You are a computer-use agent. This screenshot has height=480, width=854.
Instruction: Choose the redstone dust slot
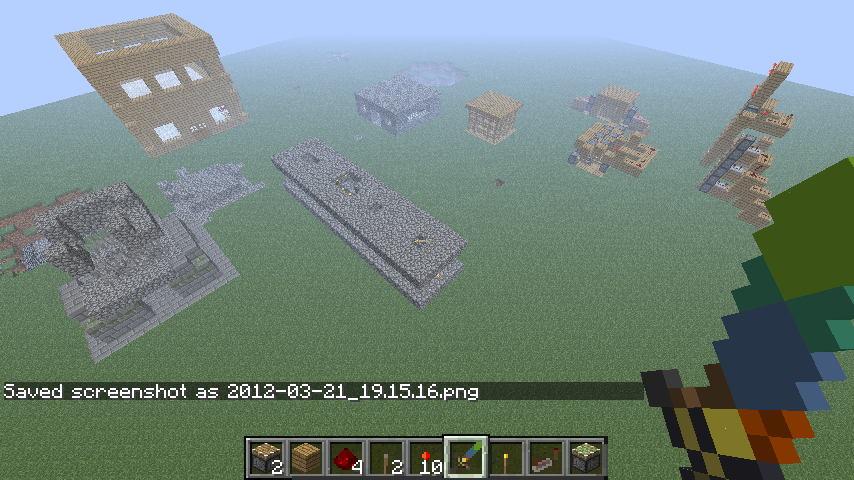(x=346, y=459)
